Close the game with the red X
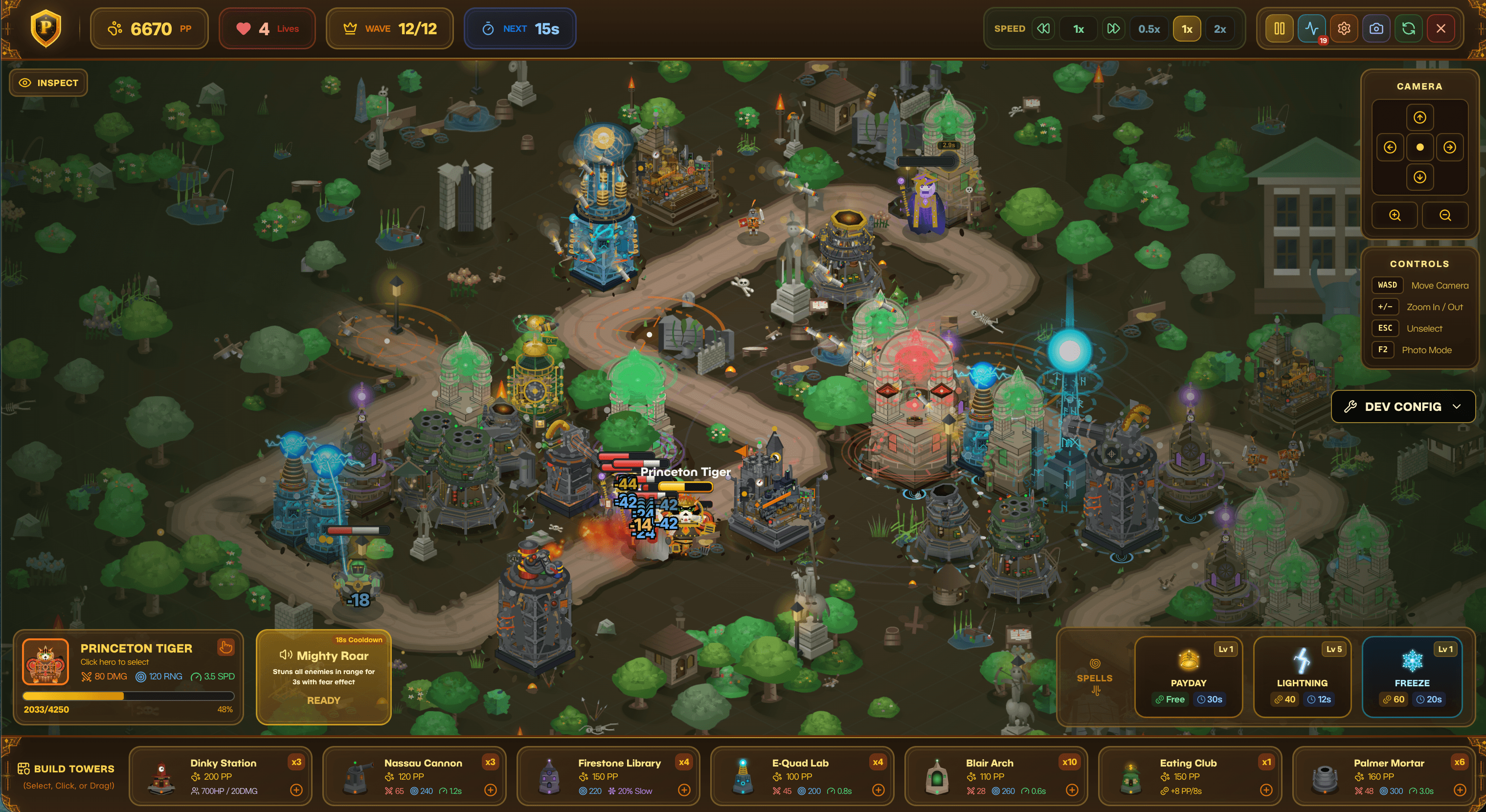This screenshot has width=1486, height=812. (1441, 29)
